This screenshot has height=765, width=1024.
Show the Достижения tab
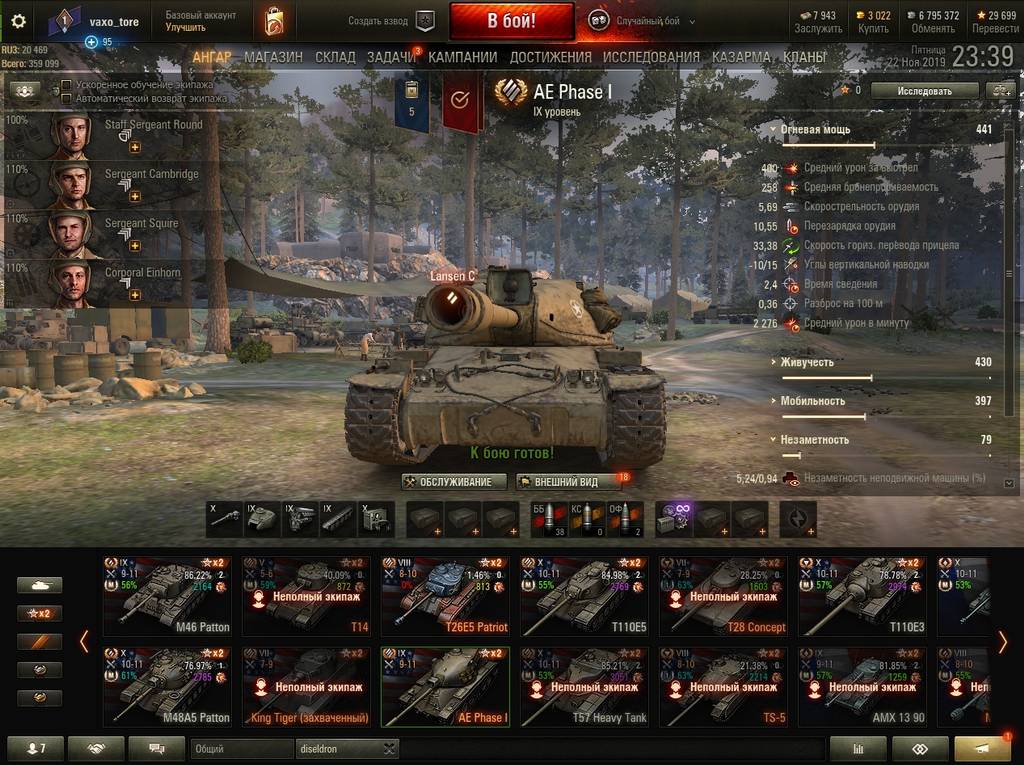(551, 57)
